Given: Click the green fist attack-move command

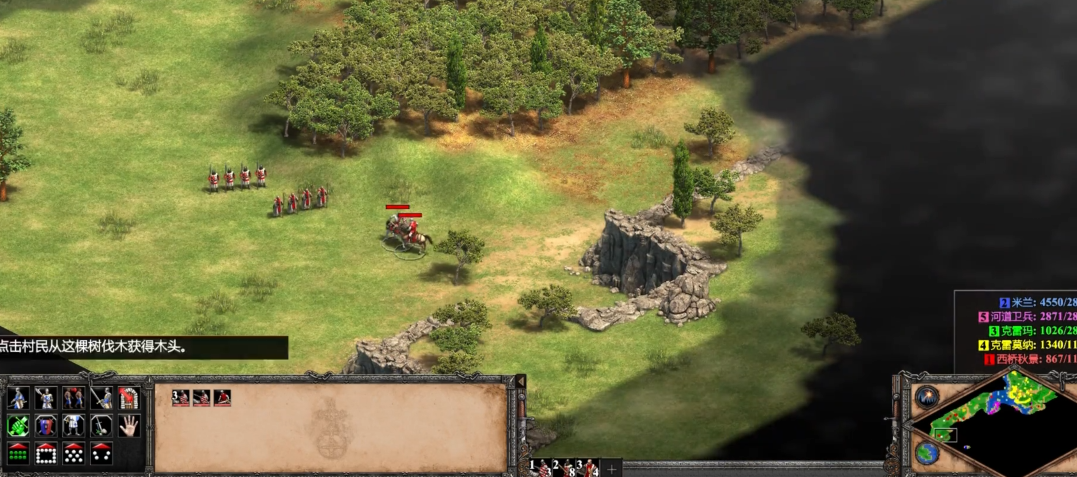Looking at the screenshot, I should coord(19,425).
